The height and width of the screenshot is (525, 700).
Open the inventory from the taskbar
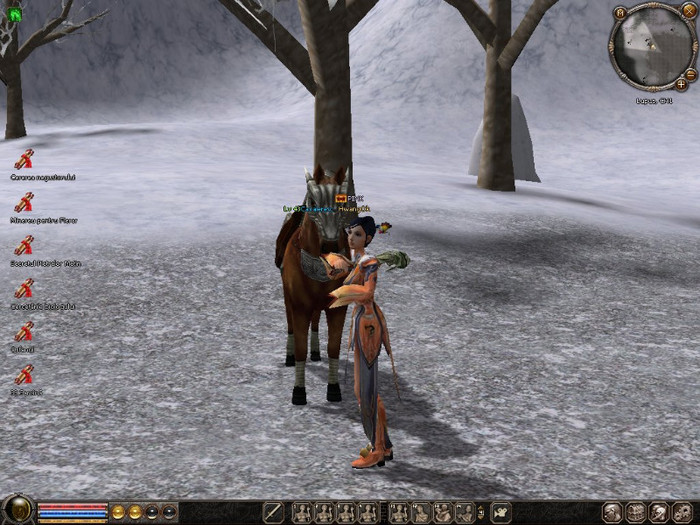pyautogui.click(x=635, y=513)
